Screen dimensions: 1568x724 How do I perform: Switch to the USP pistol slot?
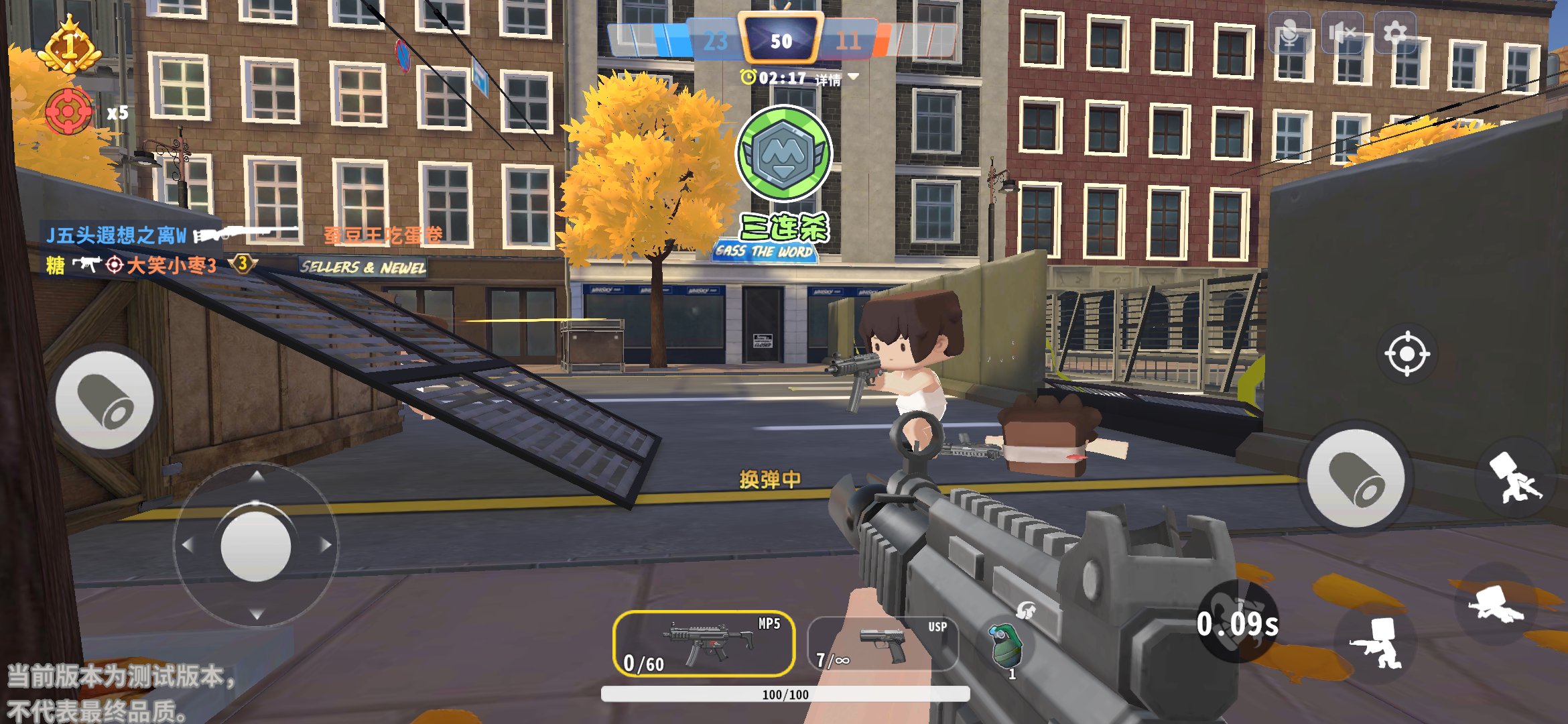click(883, 644)
